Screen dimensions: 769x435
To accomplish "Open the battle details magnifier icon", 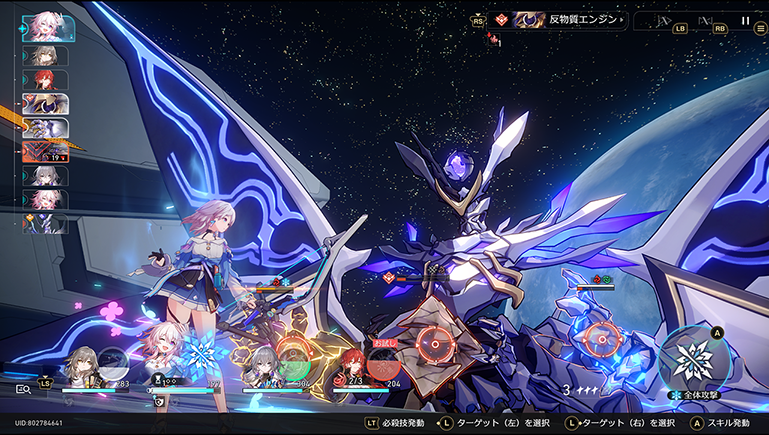I will pyautogui.click(x=23, y=389).
